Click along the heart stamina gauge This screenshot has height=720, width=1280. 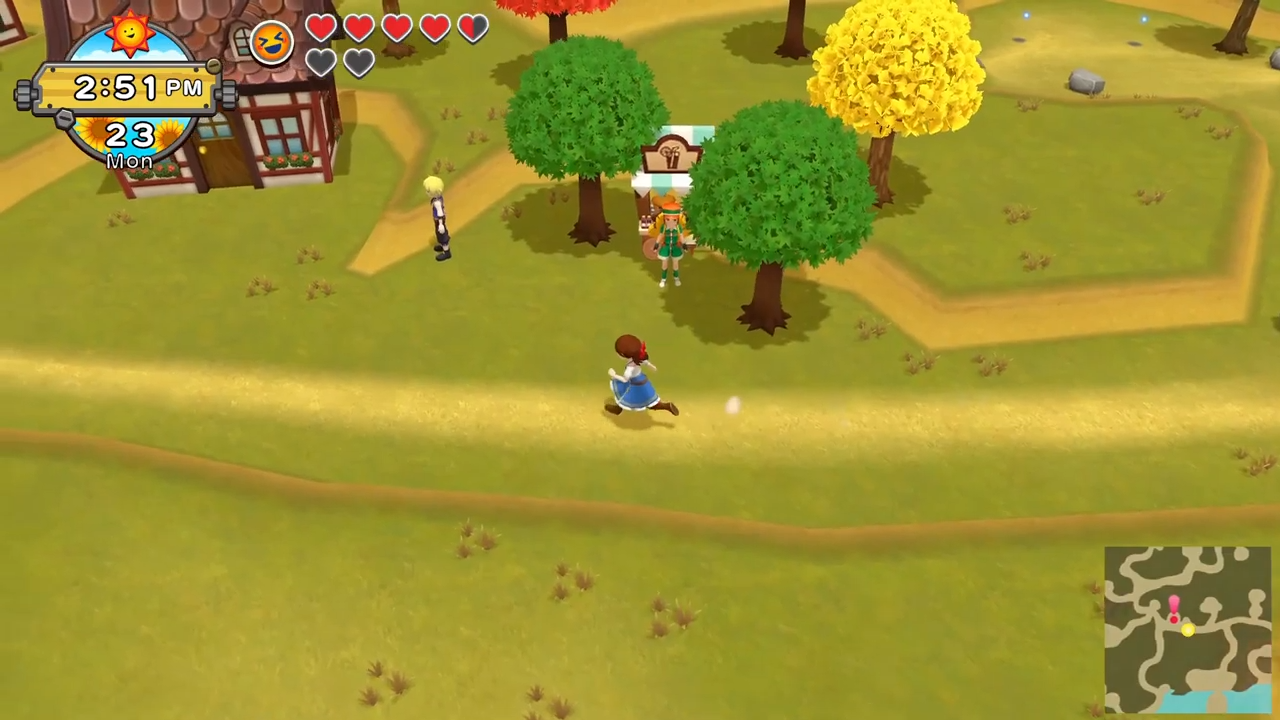point(396,28)
